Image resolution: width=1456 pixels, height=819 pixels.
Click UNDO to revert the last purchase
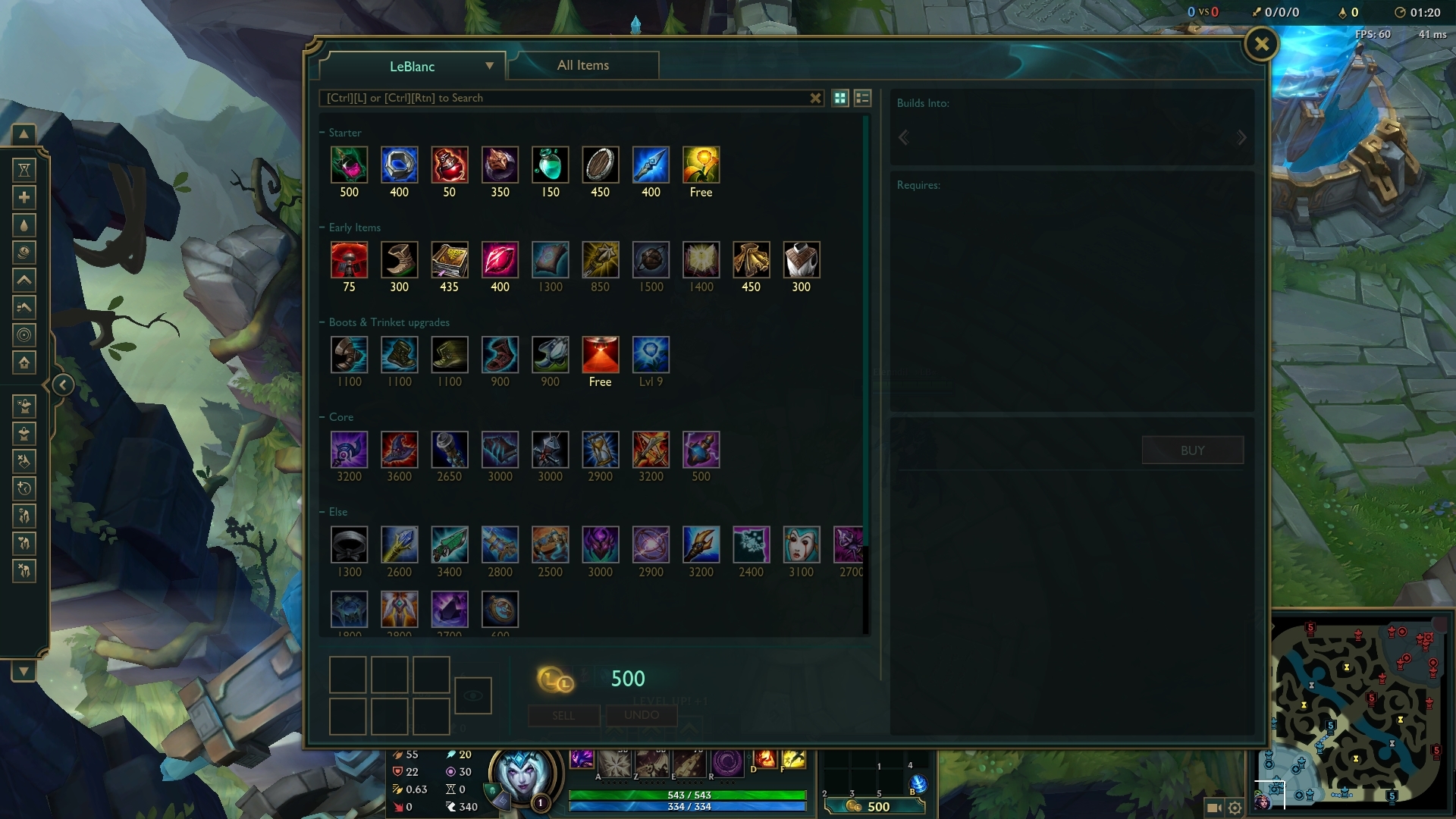[642, 715]
